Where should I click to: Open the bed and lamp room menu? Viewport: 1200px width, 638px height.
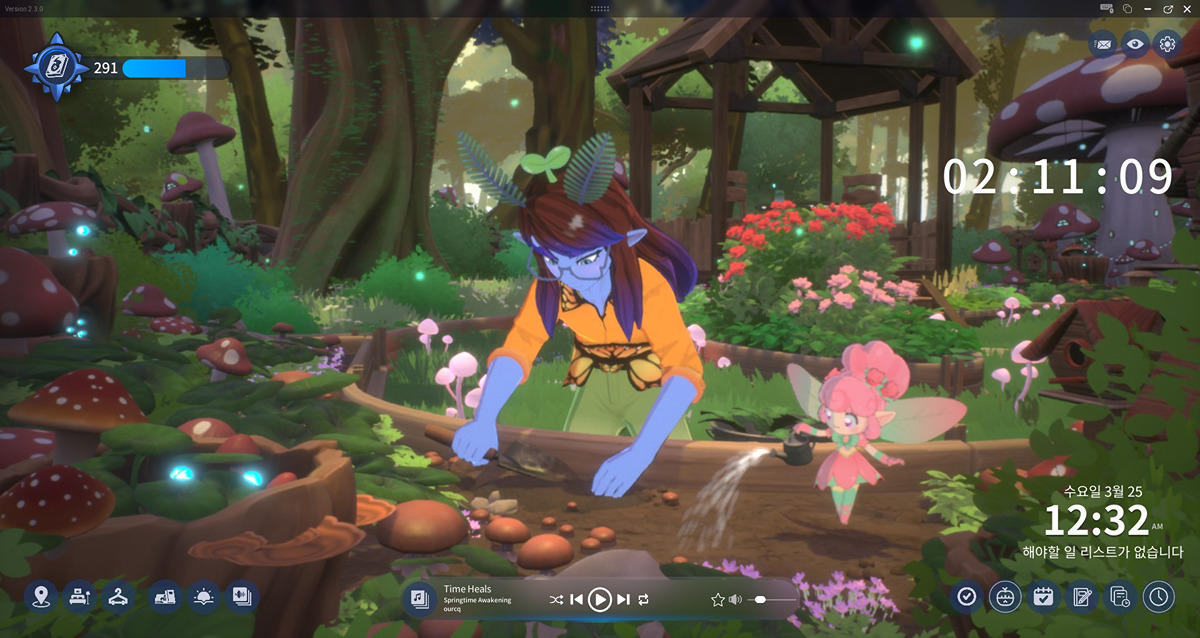click(79, 597)
